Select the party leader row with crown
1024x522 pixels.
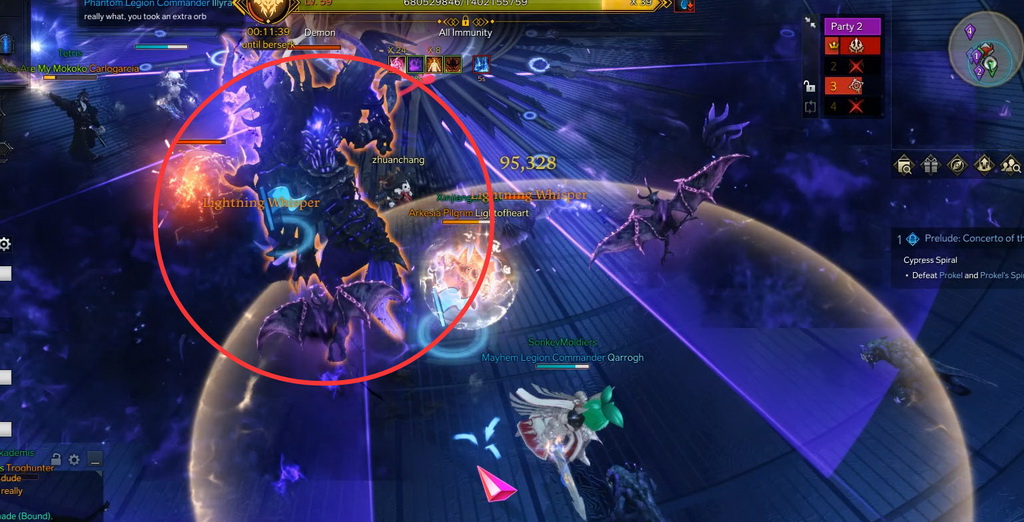pyautogui.click(x=852, y=46)
